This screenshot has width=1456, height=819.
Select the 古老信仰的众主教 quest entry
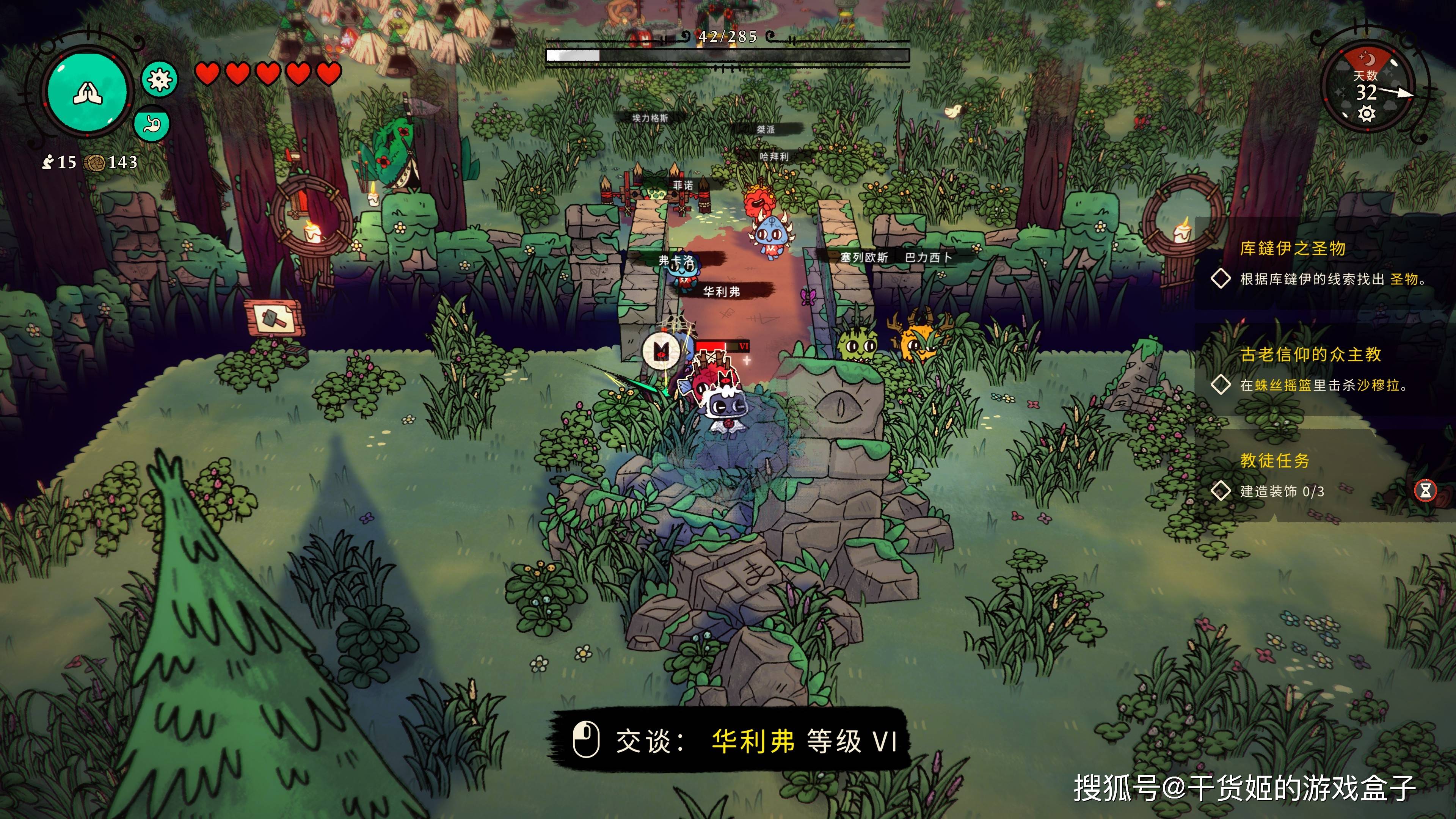(1310, 355)
